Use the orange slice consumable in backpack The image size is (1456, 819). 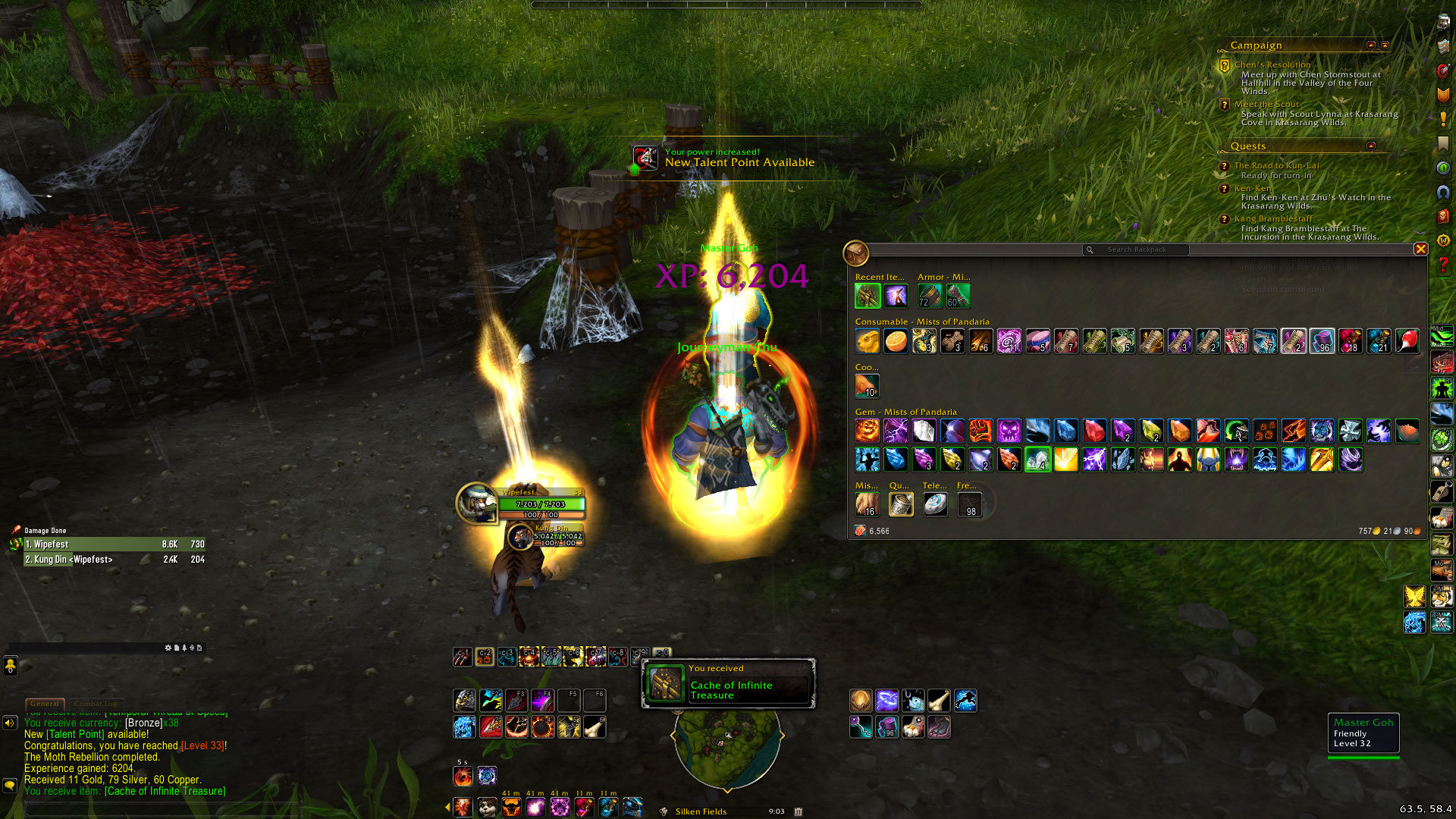pyautogui.click(x=896, y=341)
